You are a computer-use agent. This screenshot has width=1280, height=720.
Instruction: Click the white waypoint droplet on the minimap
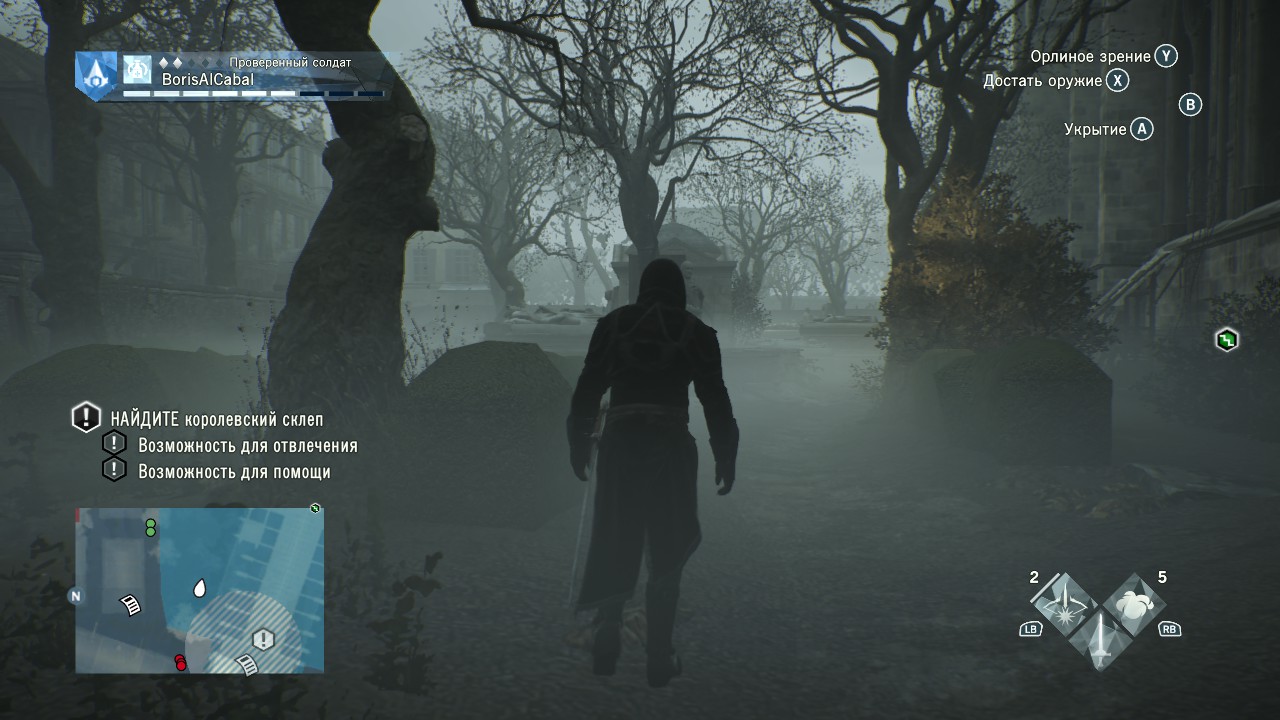click(200, 589)
